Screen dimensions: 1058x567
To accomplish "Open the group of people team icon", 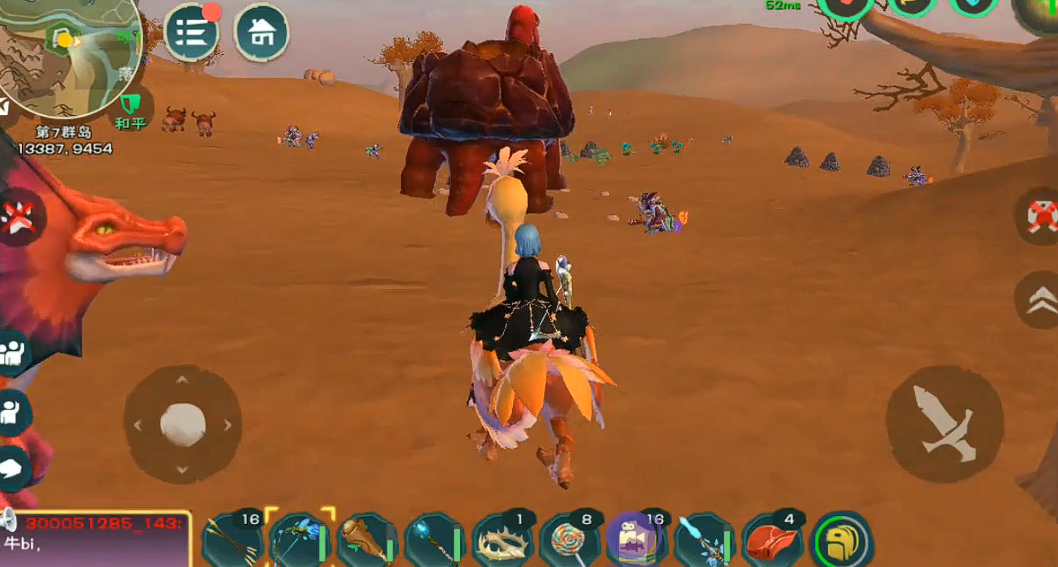I will click(12, 353).
